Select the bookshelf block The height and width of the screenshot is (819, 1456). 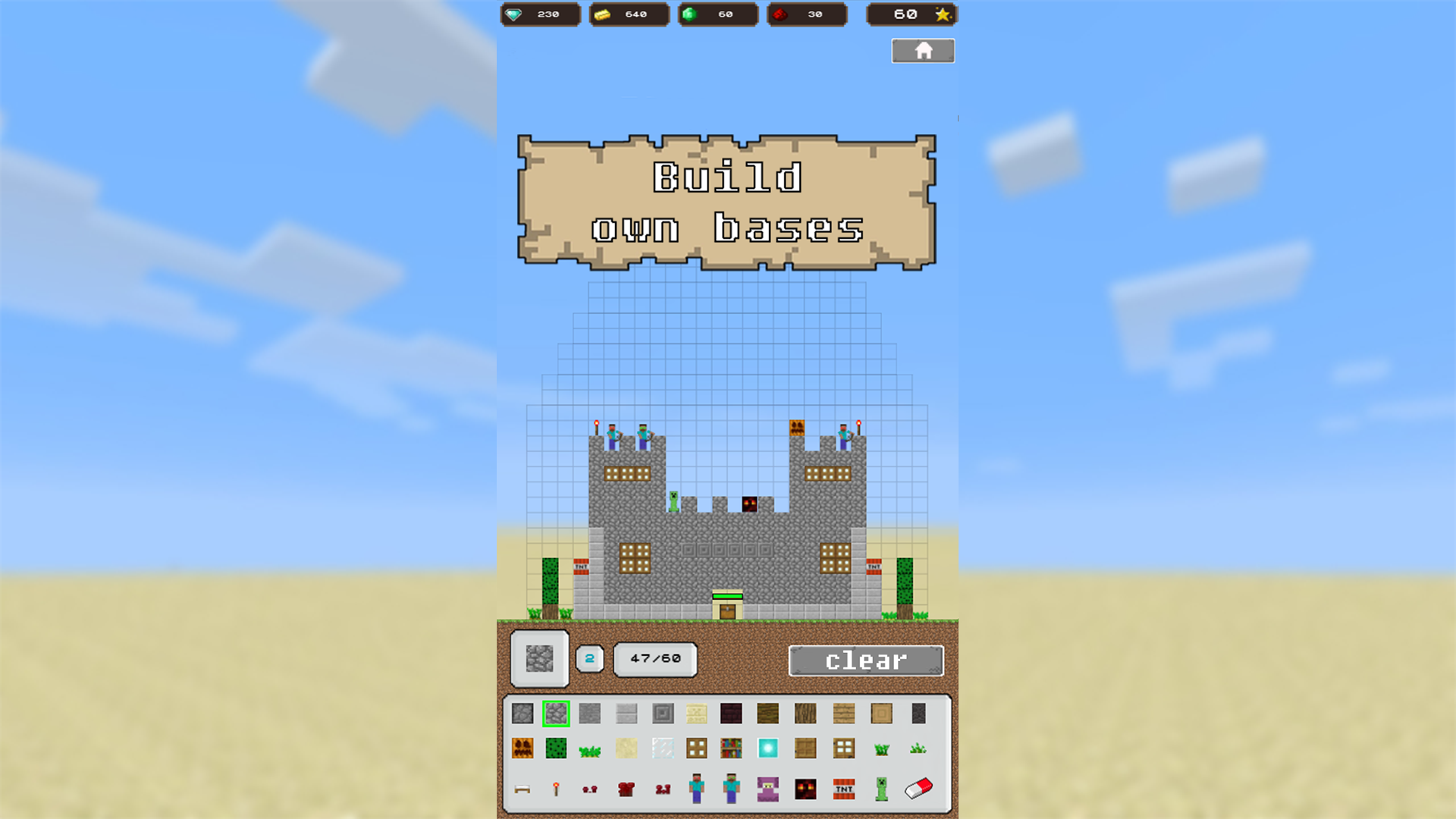pyautogui.click(x=731, y=748)
